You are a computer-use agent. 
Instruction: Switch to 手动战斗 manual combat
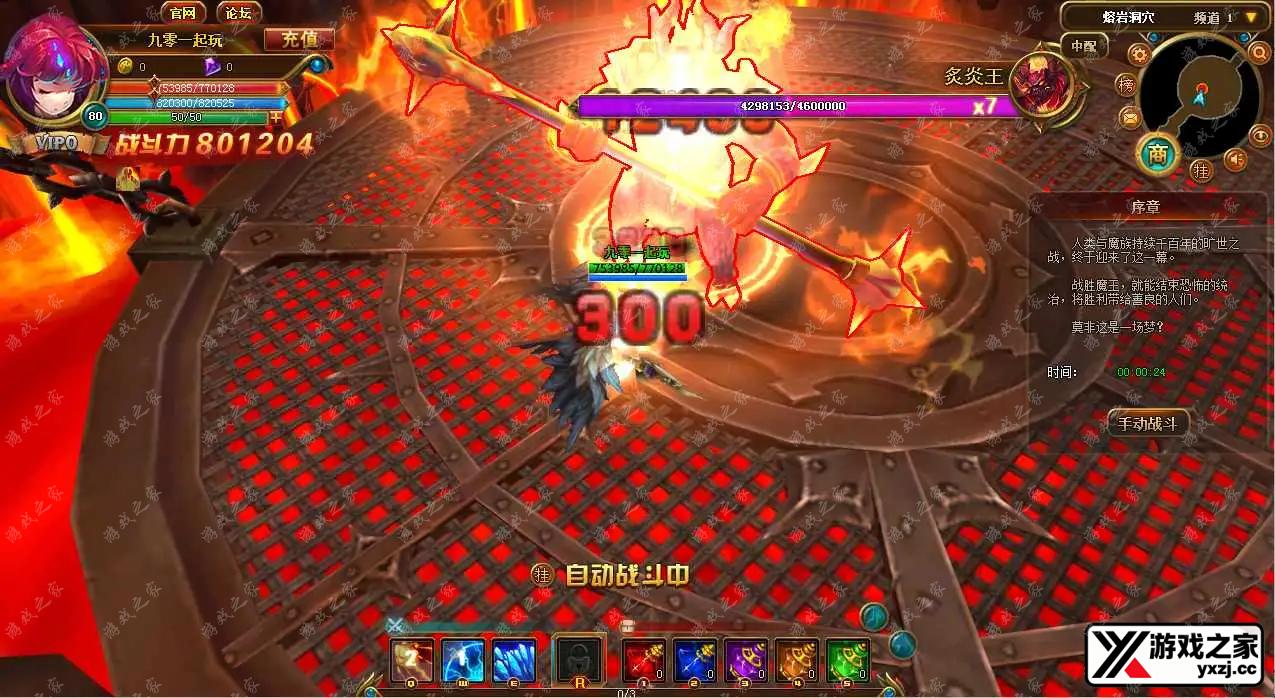1148,423
